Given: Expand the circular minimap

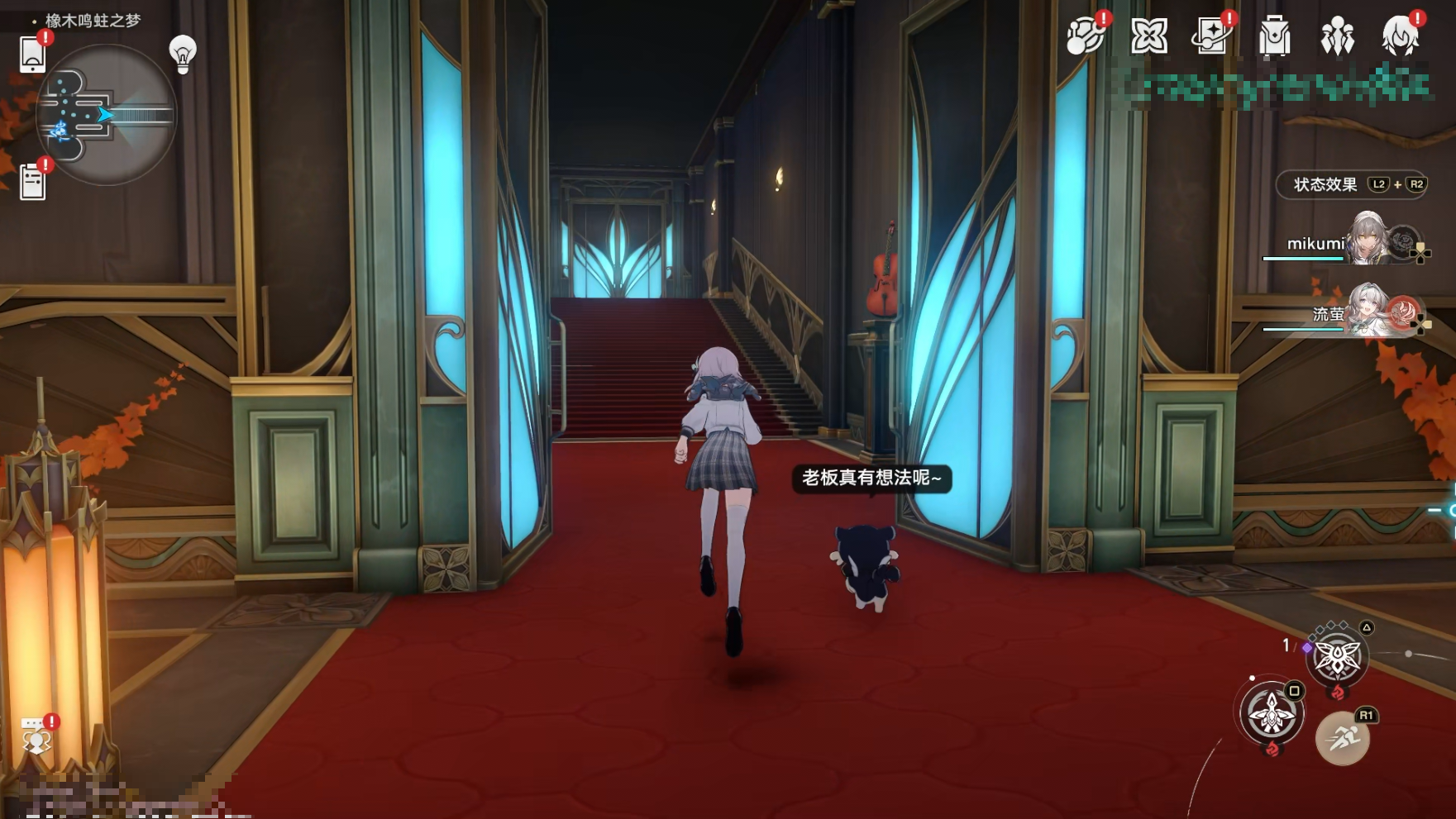Looking at the screenshot, I should coord(106,115).
